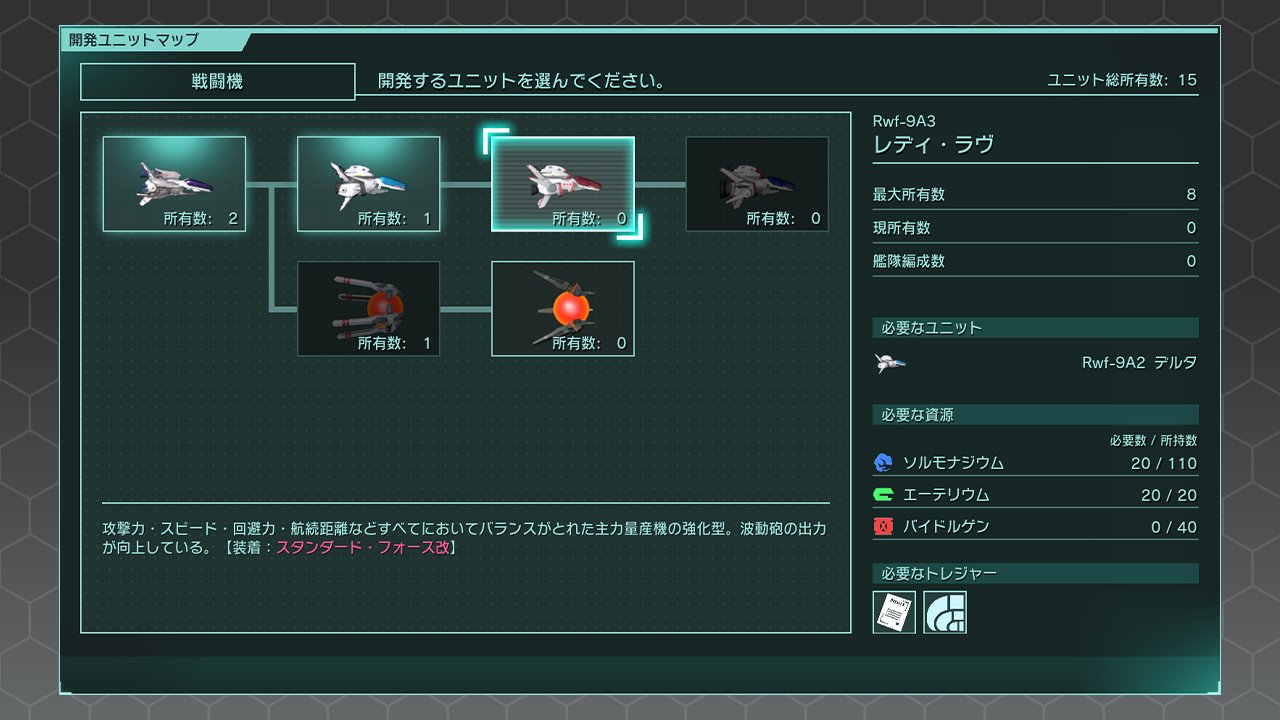Pick the highlighted Lady Love fighter tile
This screenshot has height=720, width=1280.
tap(562, 184)
